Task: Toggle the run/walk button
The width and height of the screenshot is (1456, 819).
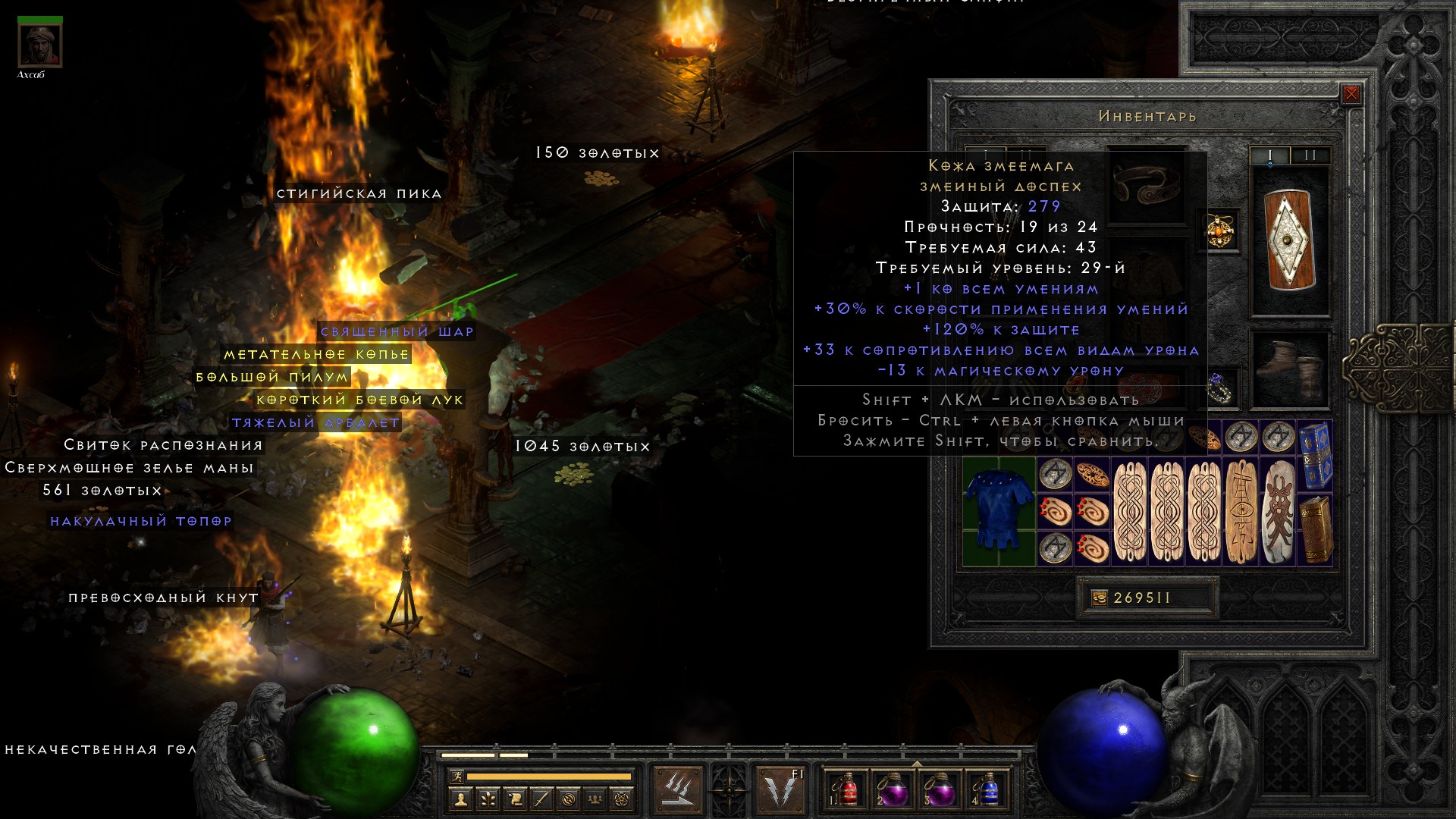Action: 456,777
